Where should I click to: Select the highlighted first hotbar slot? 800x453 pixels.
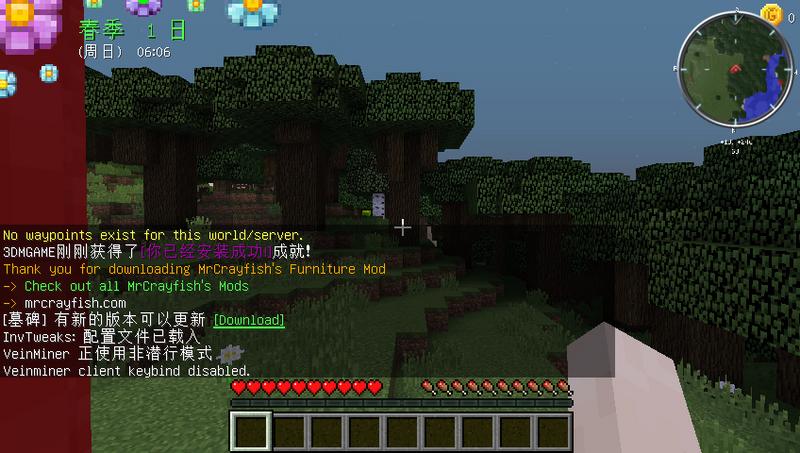pos(251,433)
